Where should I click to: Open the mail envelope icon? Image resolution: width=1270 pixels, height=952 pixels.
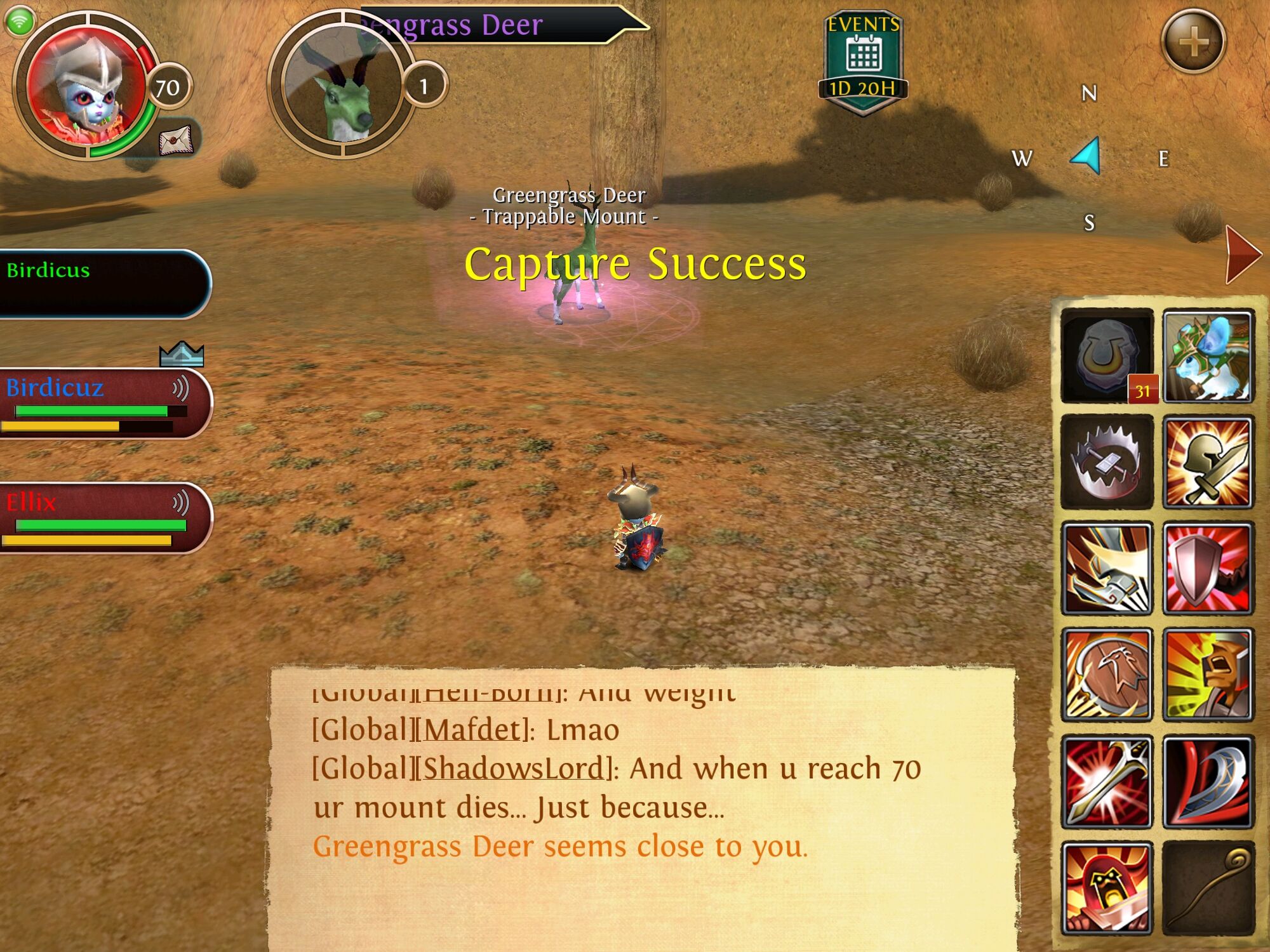tap(176, 138)
